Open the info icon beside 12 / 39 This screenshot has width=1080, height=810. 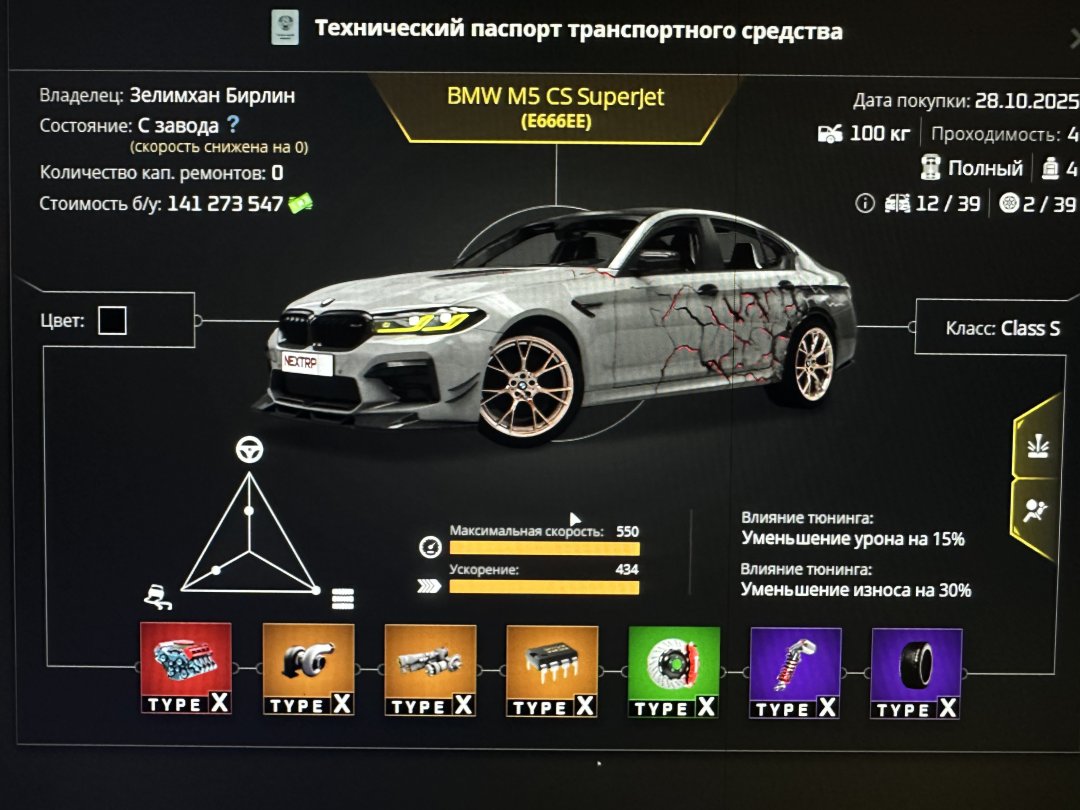click(865, 204)
